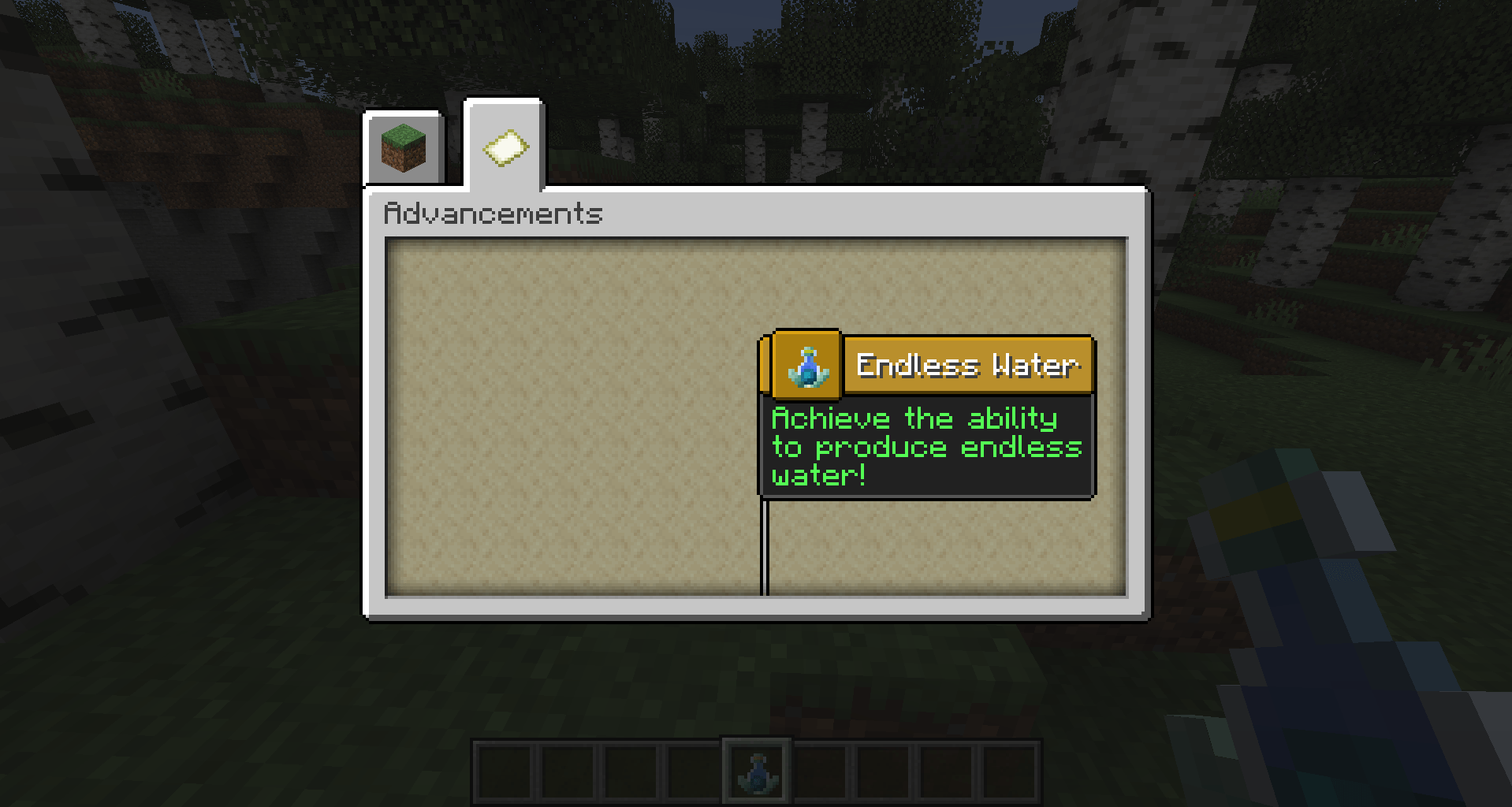Image resolution: width=1512 pixels, height=807 pixels.
Task: Click the water bottle in the advancement frame
Action: 806,364
